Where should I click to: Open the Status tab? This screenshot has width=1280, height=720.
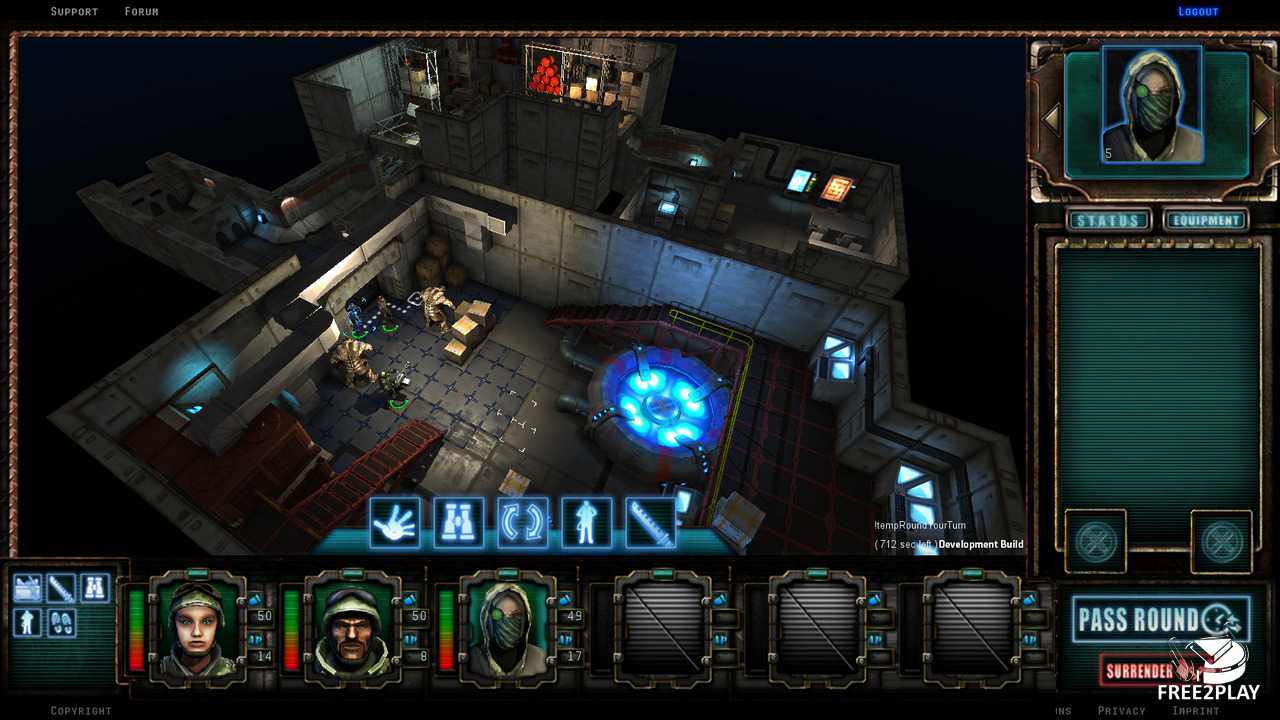(1107, 220)
